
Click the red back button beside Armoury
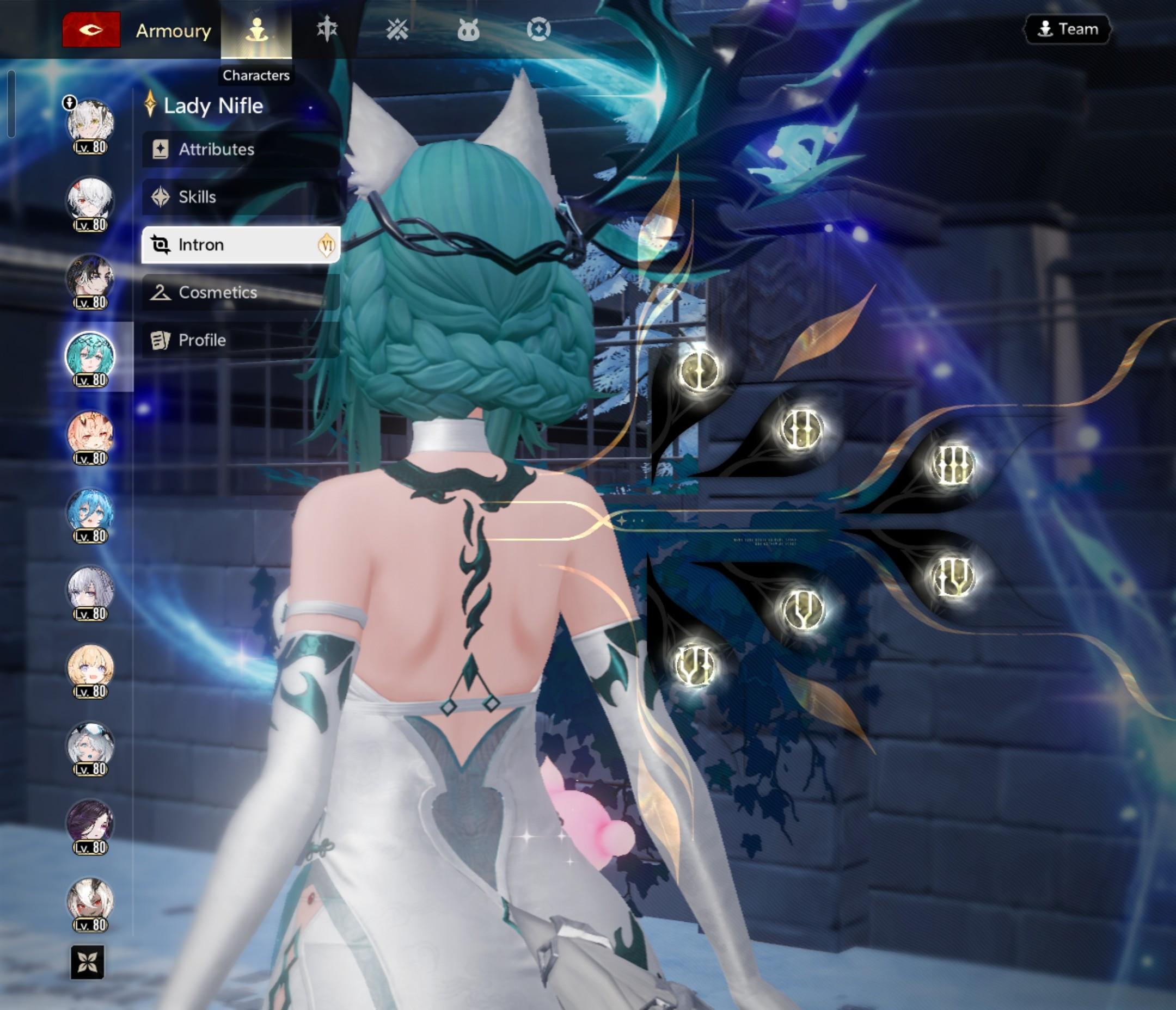coord(91,29)
